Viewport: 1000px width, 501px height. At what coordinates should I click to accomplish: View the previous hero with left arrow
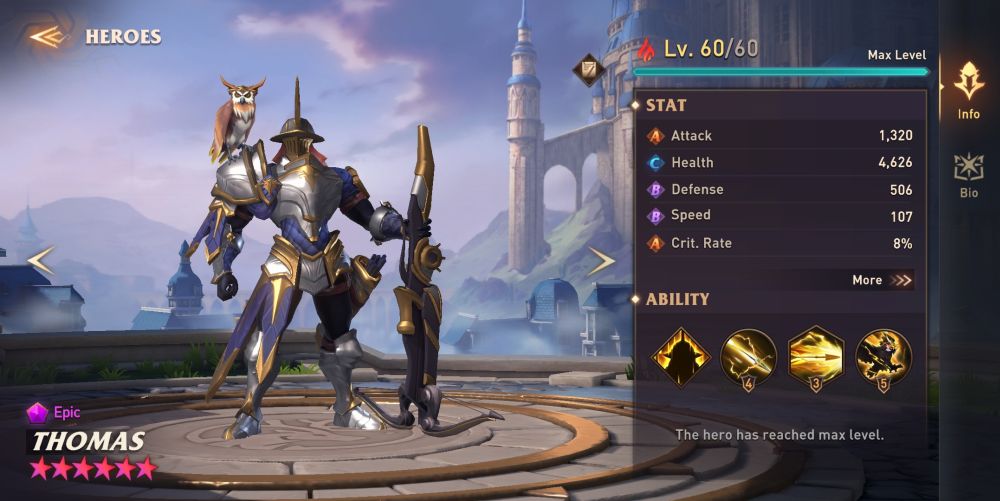40,262
